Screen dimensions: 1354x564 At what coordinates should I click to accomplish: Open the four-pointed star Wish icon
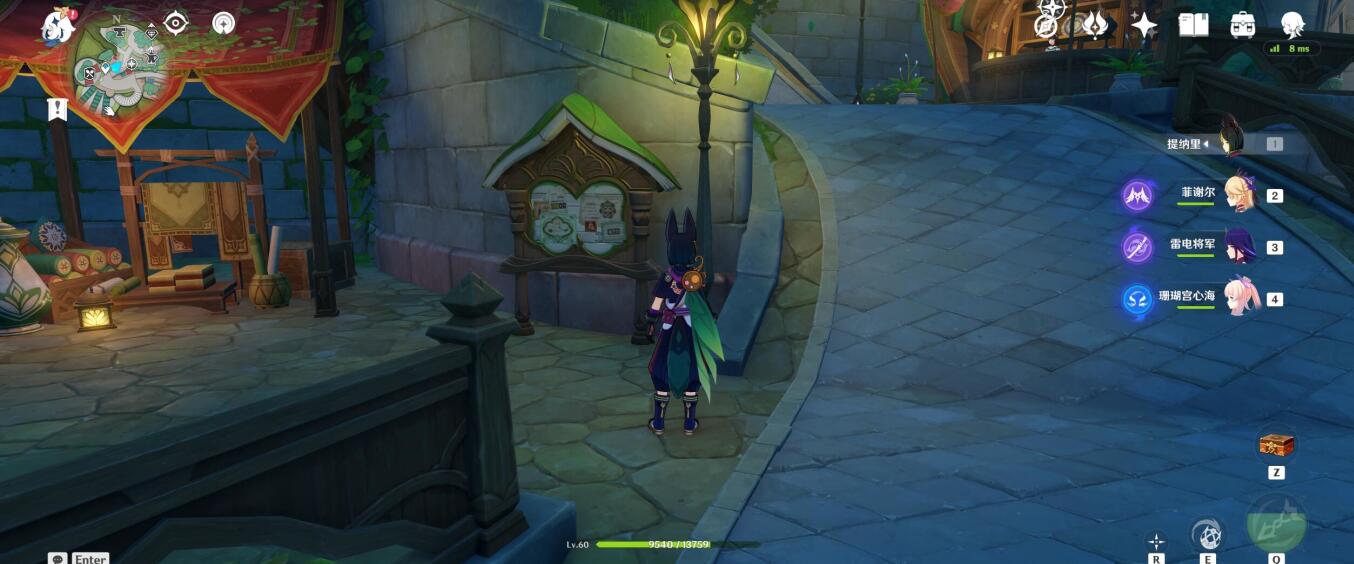coord(1144,24)
